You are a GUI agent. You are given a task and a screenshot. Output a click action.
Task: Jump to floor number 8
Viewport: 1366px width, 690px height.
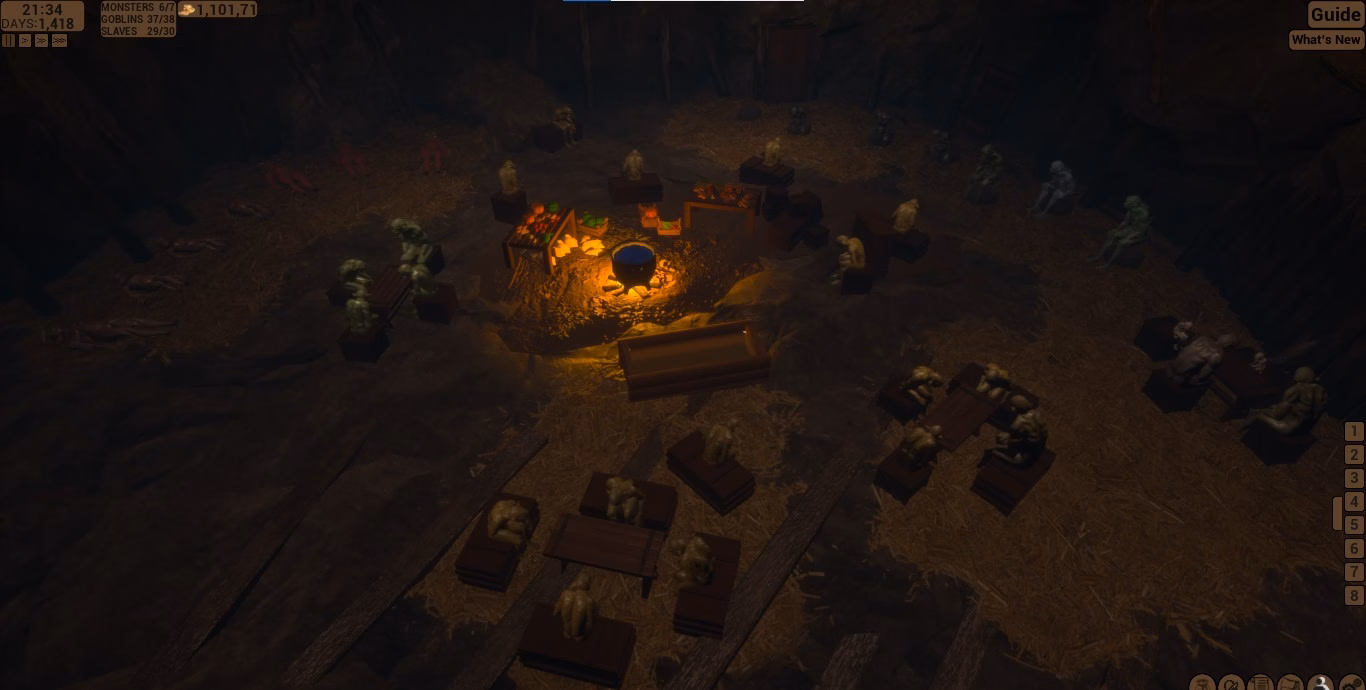(x=1354, y=596)
